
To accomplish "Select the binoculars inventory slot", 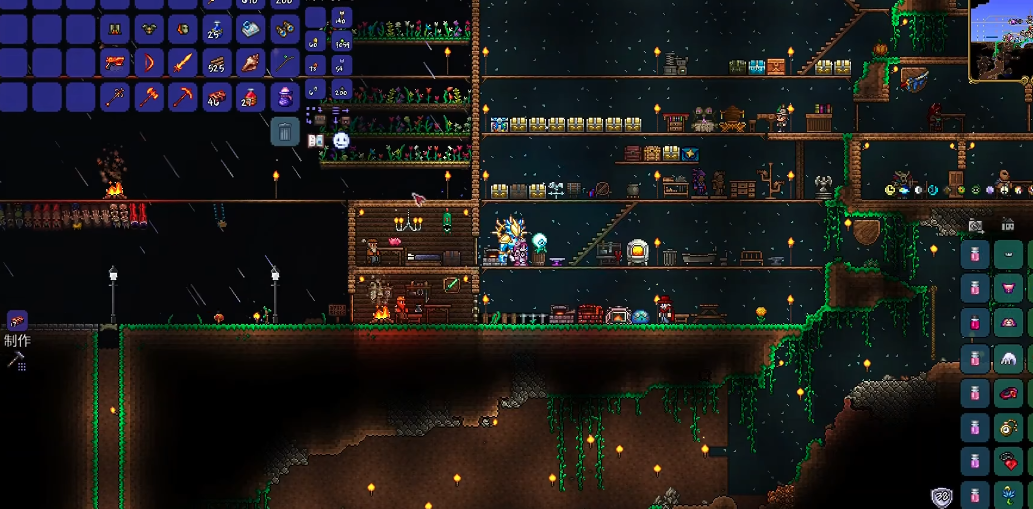I will 285,29.
